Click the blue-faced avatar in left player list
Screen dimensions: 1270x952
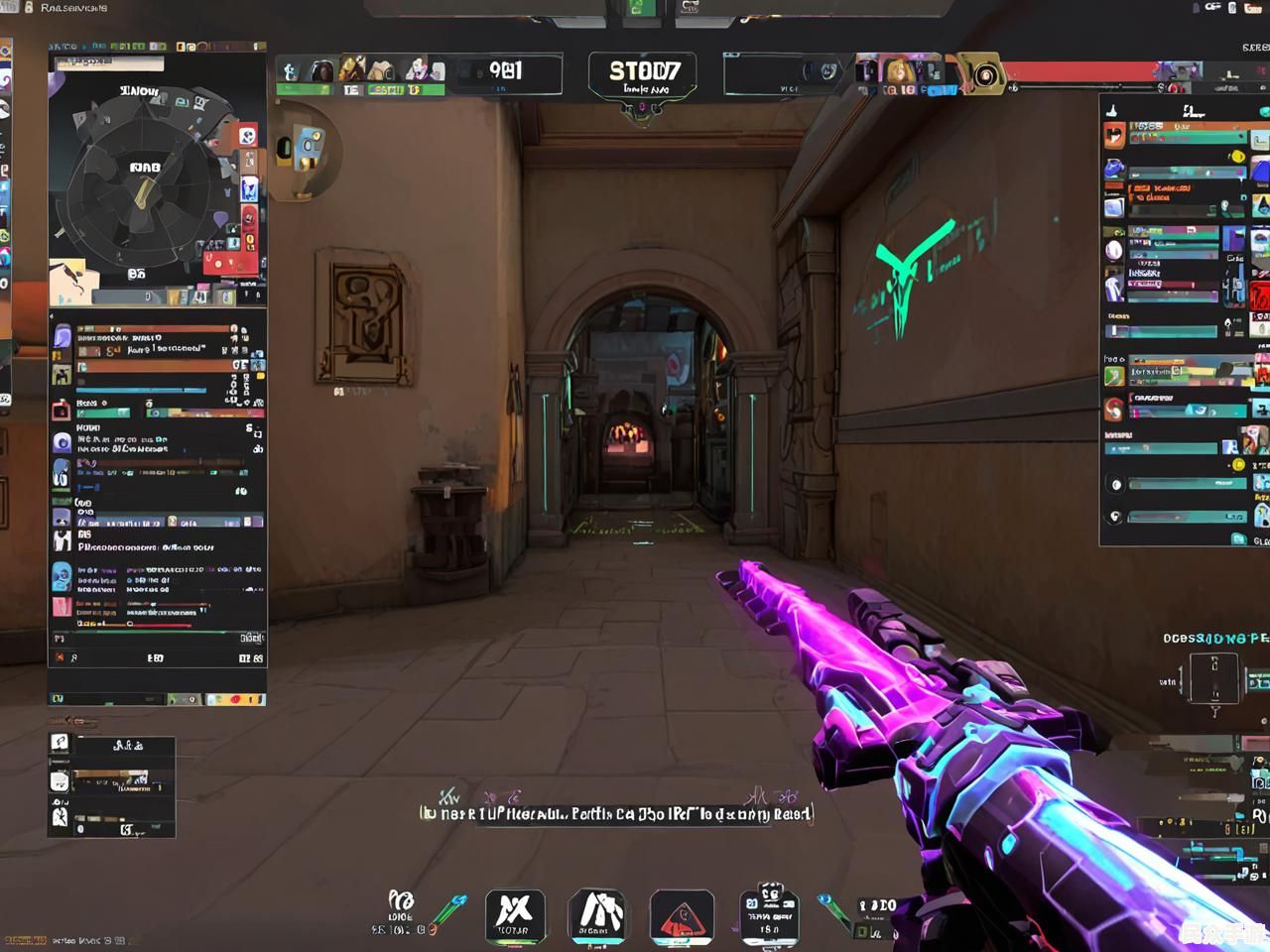[x=62, y=576]
